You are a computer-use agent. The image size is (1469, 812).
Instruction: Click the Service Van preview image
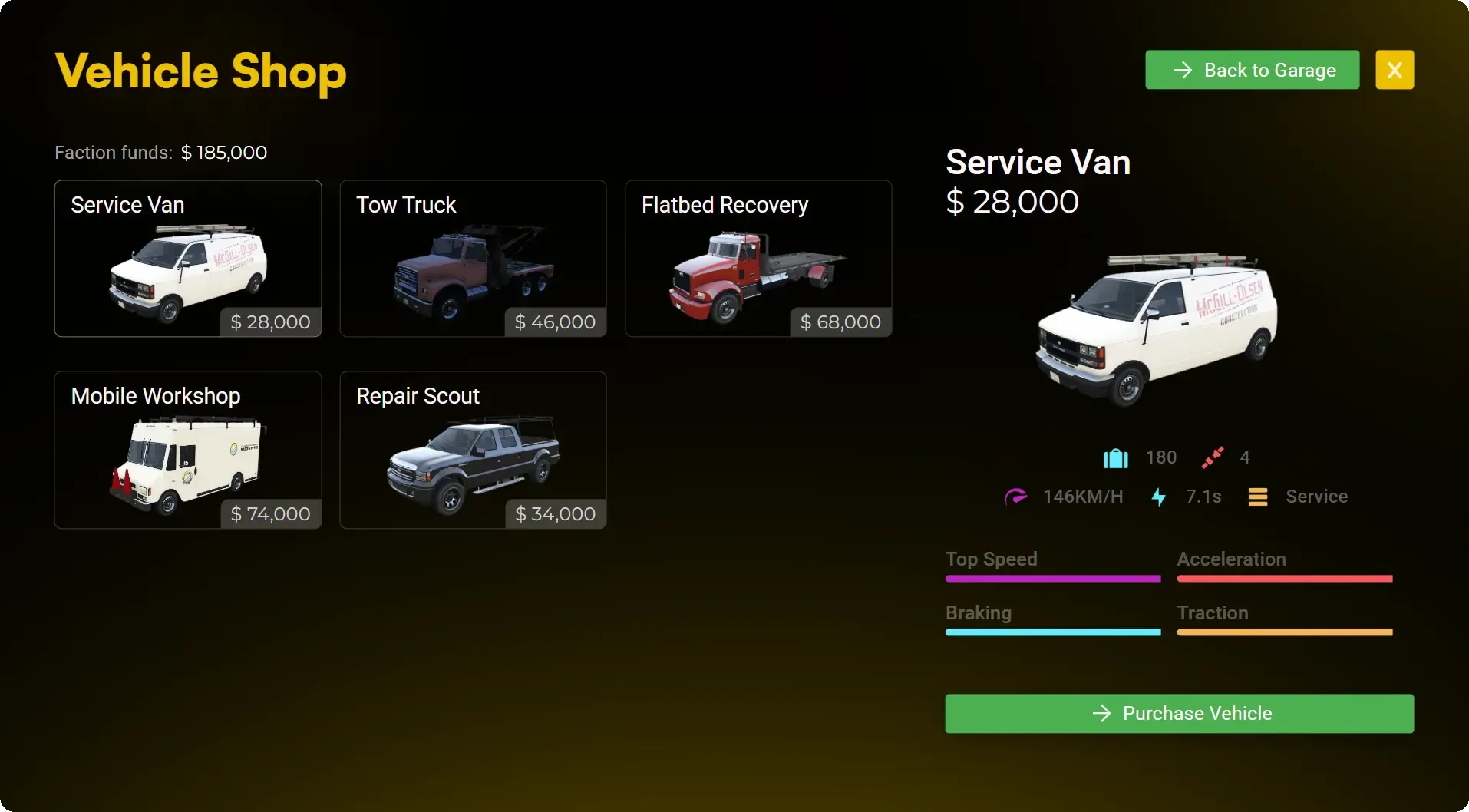click(1159, 326)
